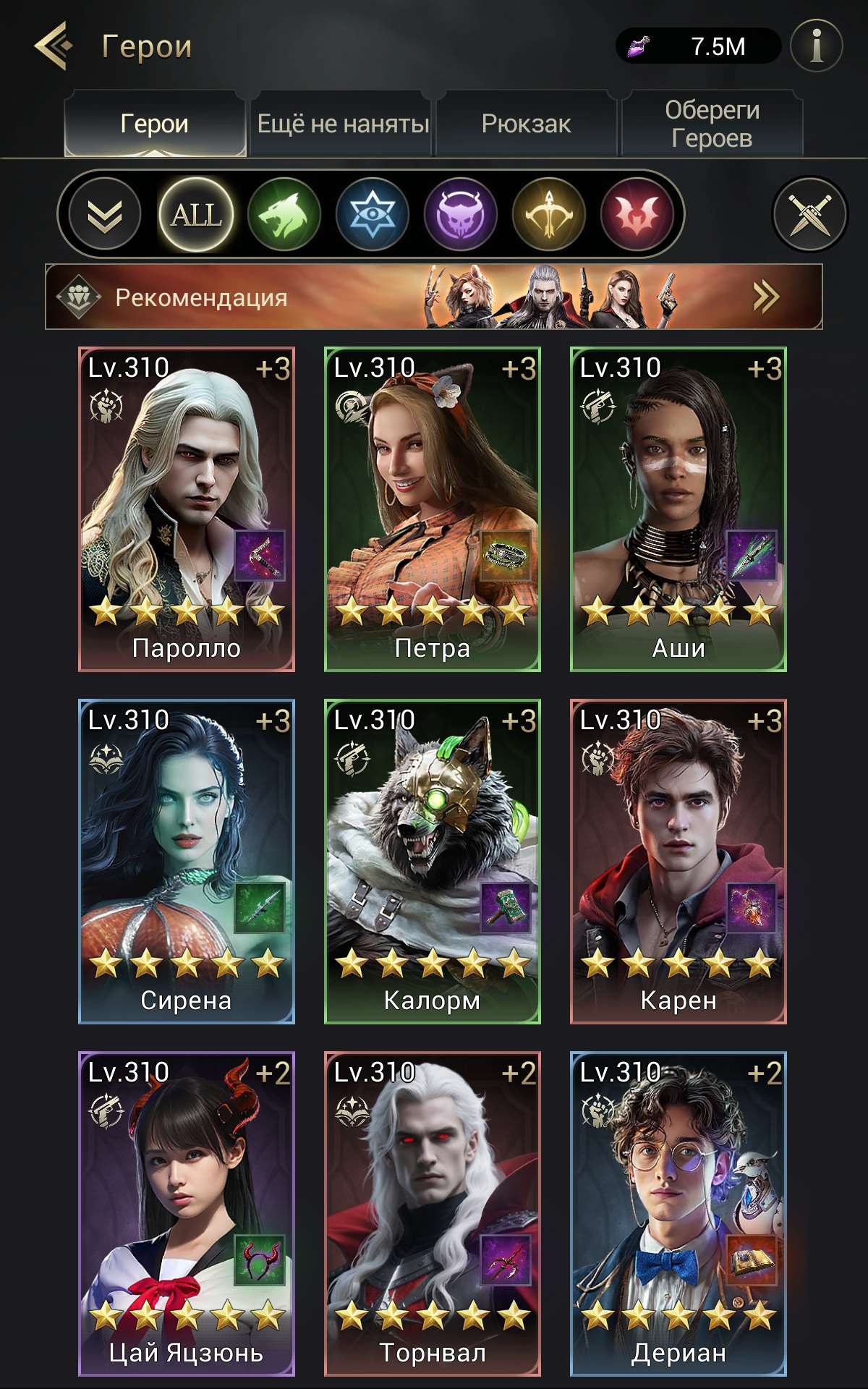868x1389 pixels.
Task: Filter heroes by green wolf faction
Action: (284, 214)
